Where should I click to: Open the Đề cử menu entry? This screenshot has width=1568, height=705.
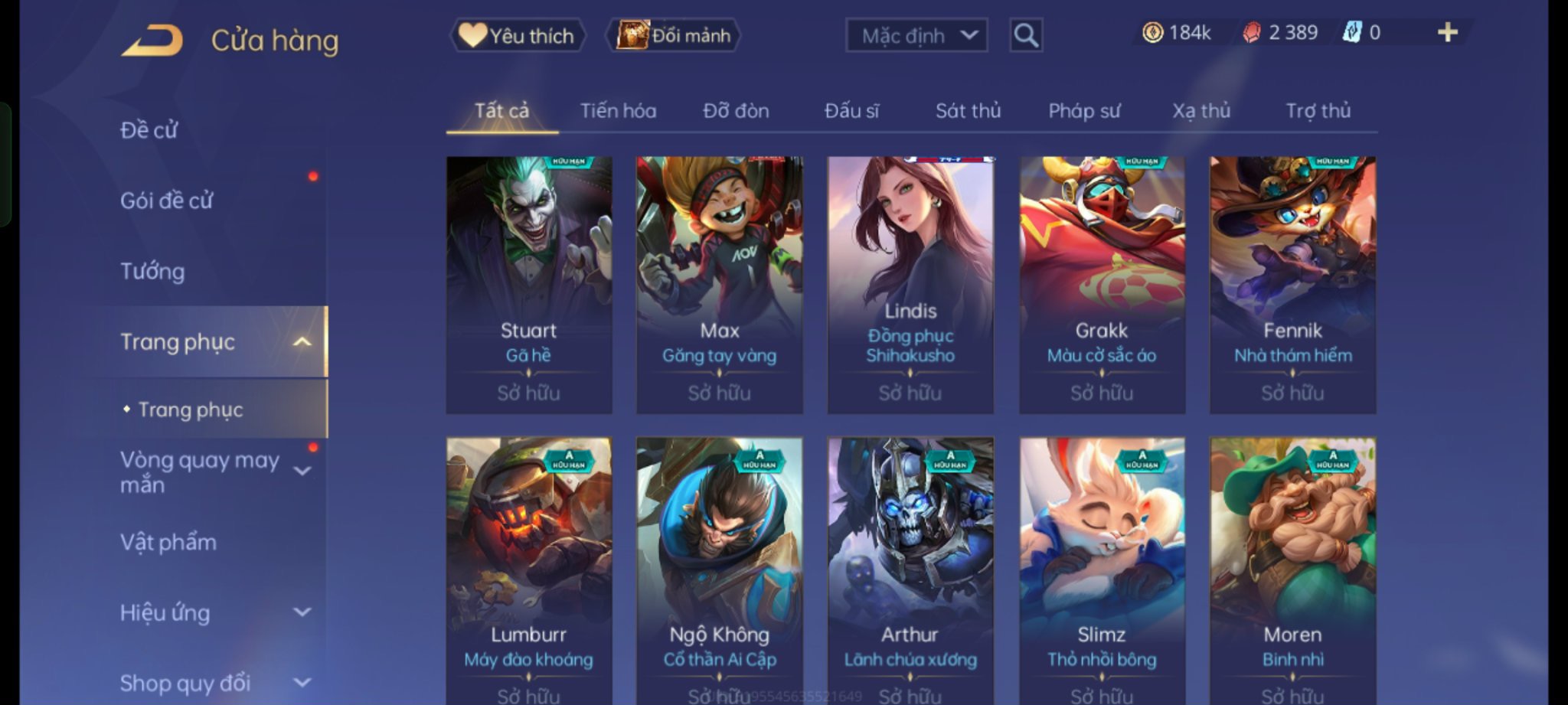pyautogui.click(x=149, y=130)
